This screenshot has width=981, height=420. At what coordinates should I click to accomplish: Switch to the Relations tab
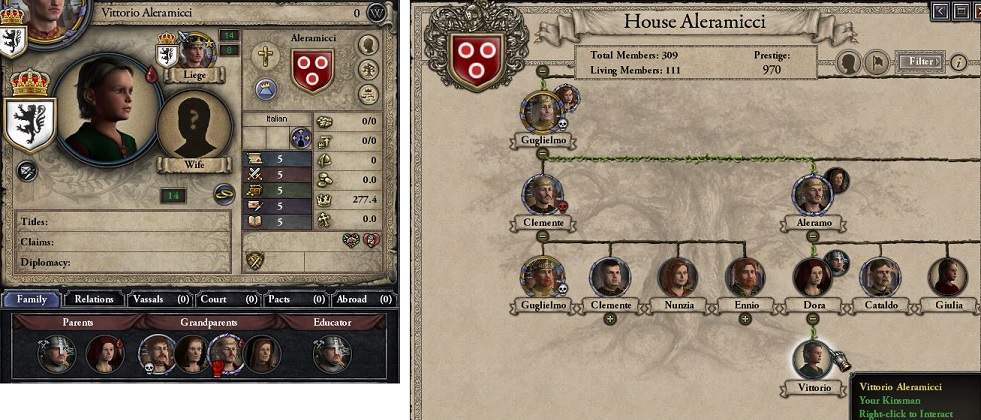95,298
